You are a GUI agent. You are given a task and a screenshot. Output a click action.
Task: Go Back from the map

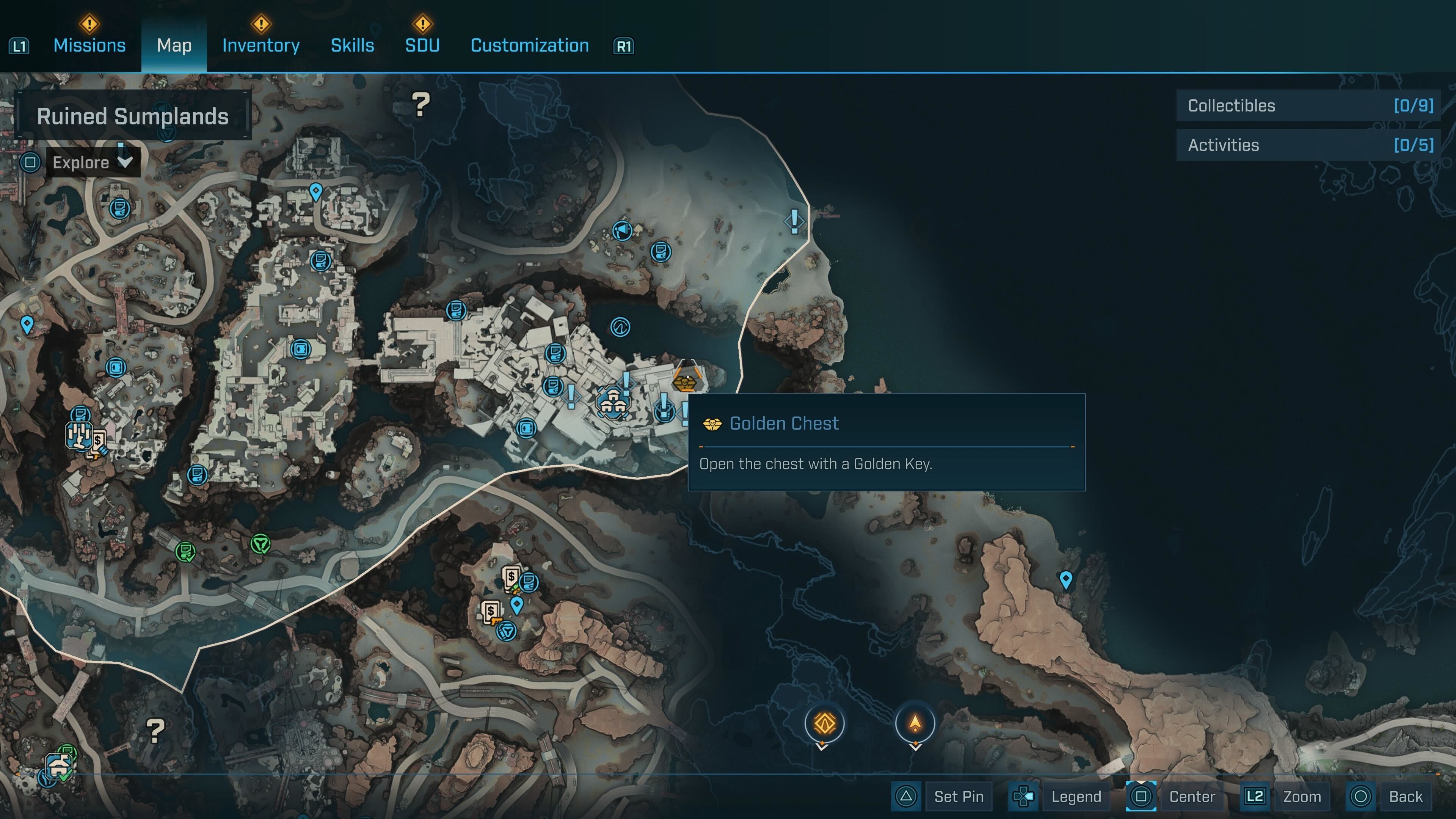(1405, 796)
